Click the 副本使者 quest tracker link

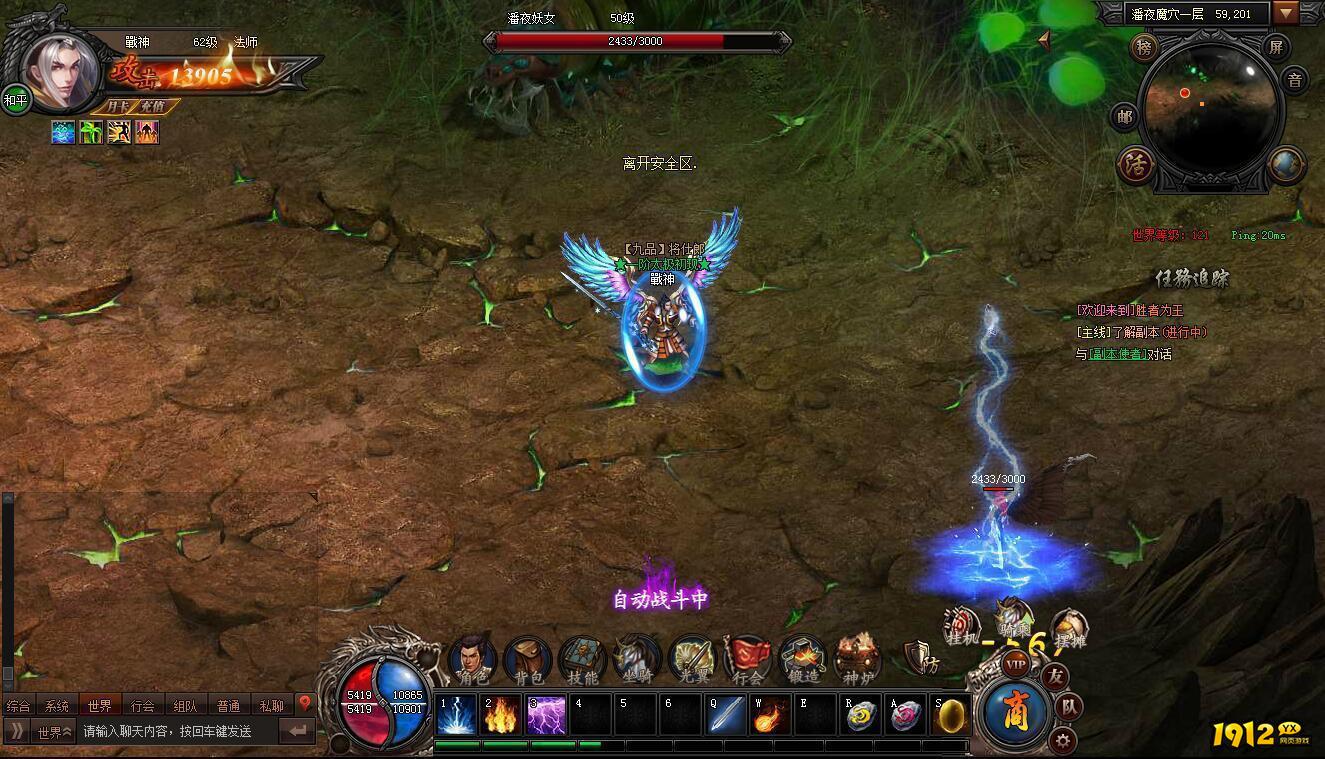click(1117, 354)
